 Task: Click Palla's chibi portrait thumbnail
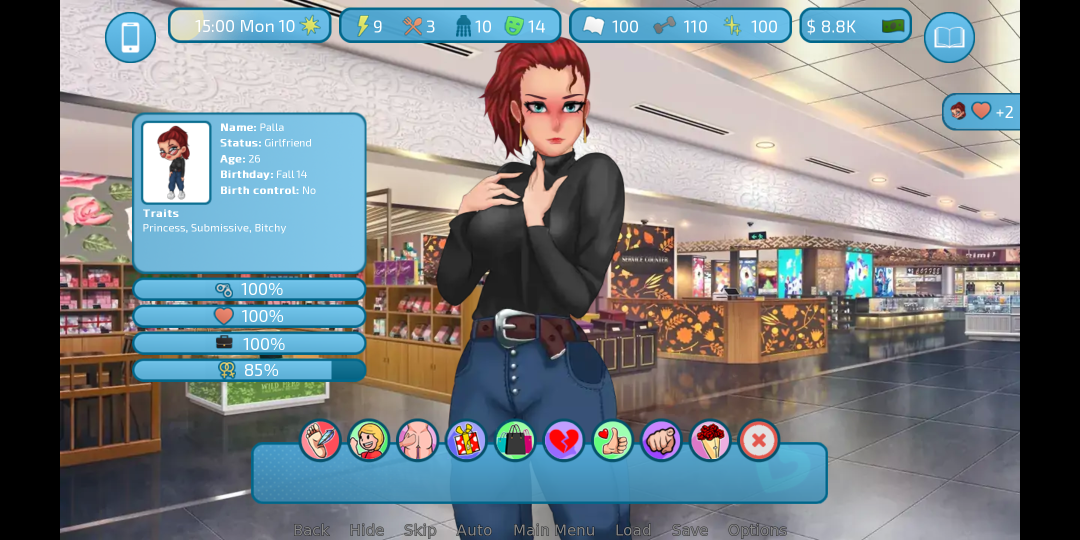tap(176, 162)
